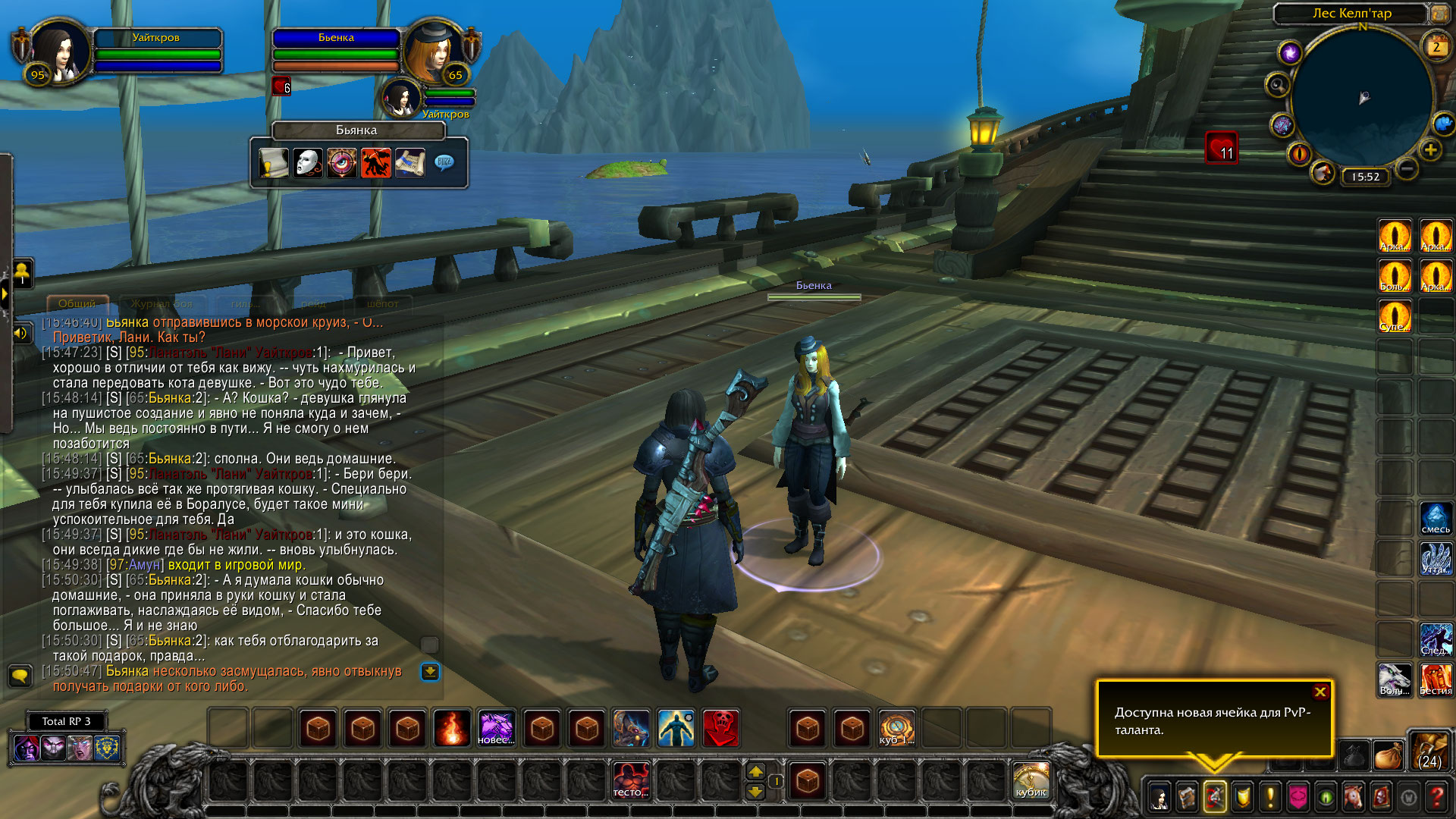The height and width of the screenshot is (819, 1456).
Task: Open the character info micro button
Action: pyautogui.click(x=1159, y=797)
